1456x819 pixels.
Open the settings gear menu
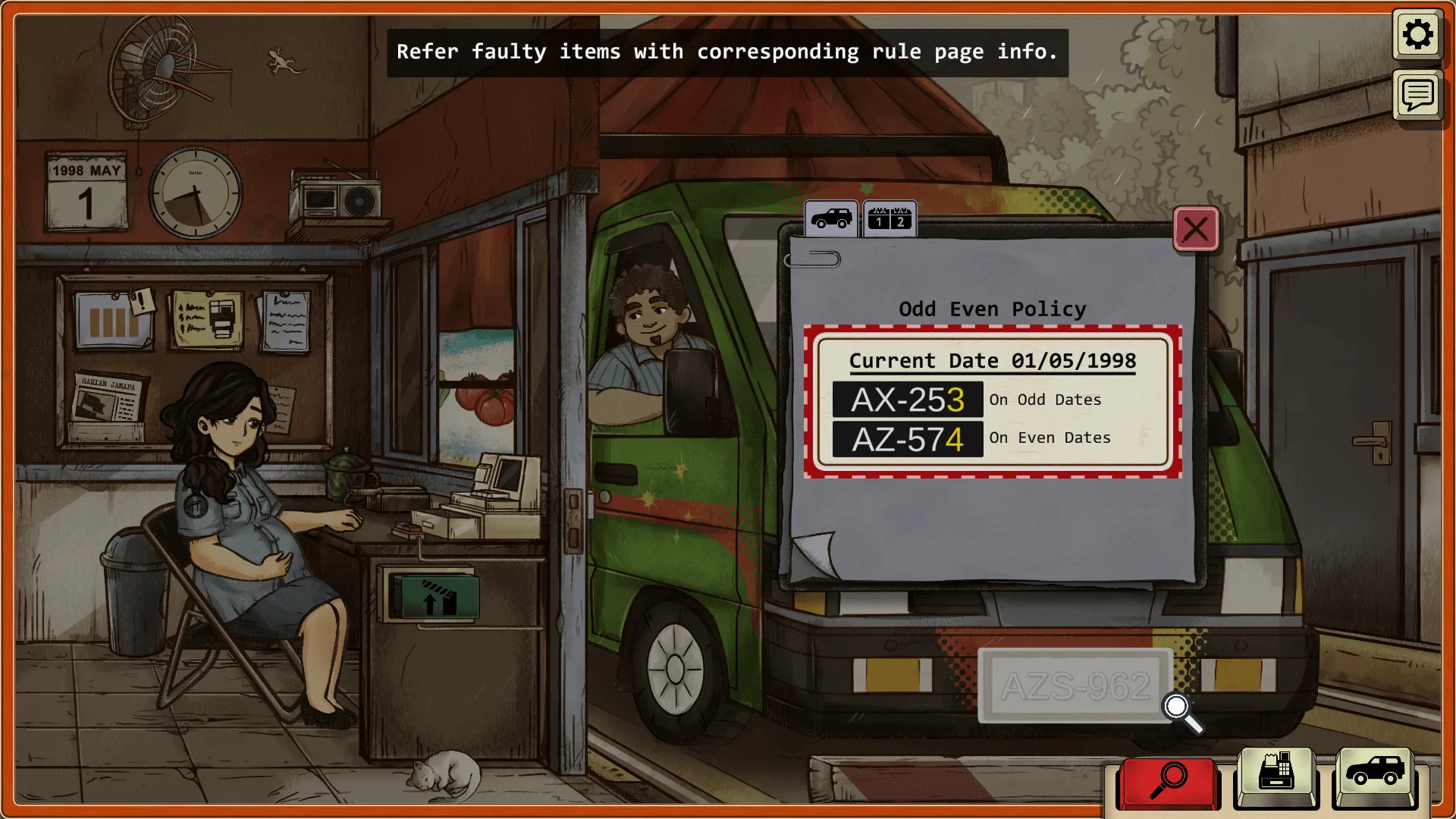tap(1417, 35)
